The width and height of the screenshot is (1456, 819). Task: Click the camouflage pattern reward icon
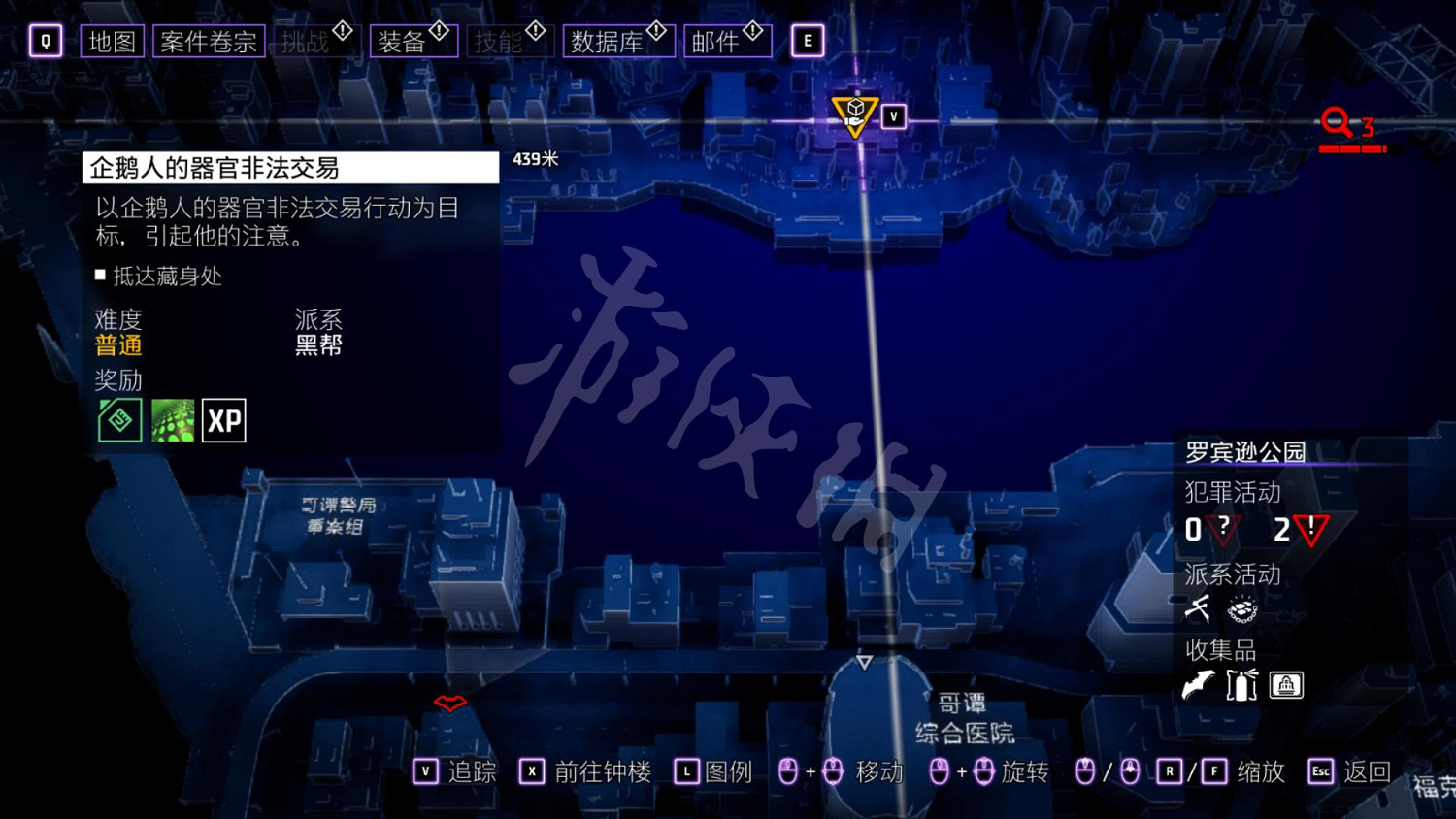coord(171,420)
